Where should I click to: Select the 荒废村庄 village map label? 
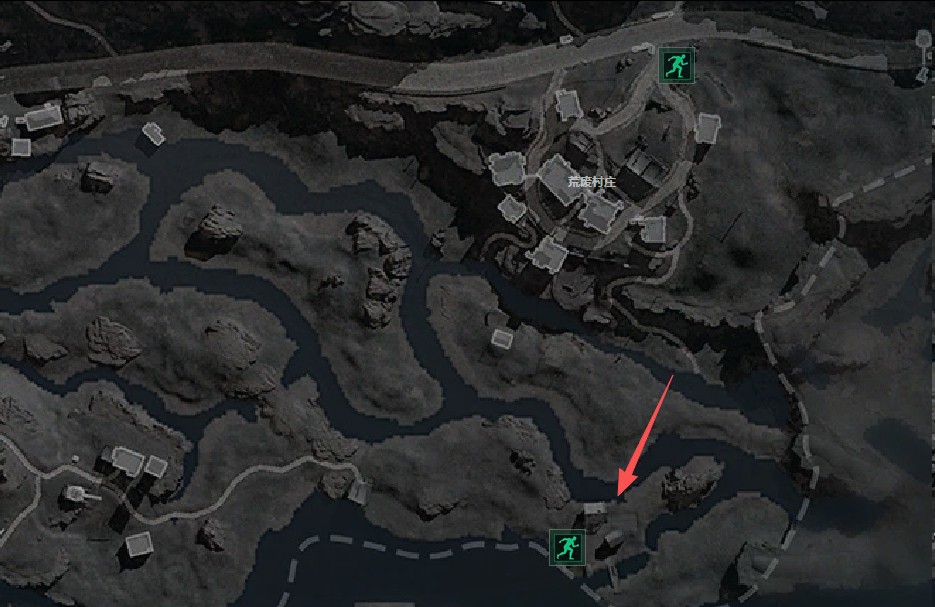[x=592, y=182]
